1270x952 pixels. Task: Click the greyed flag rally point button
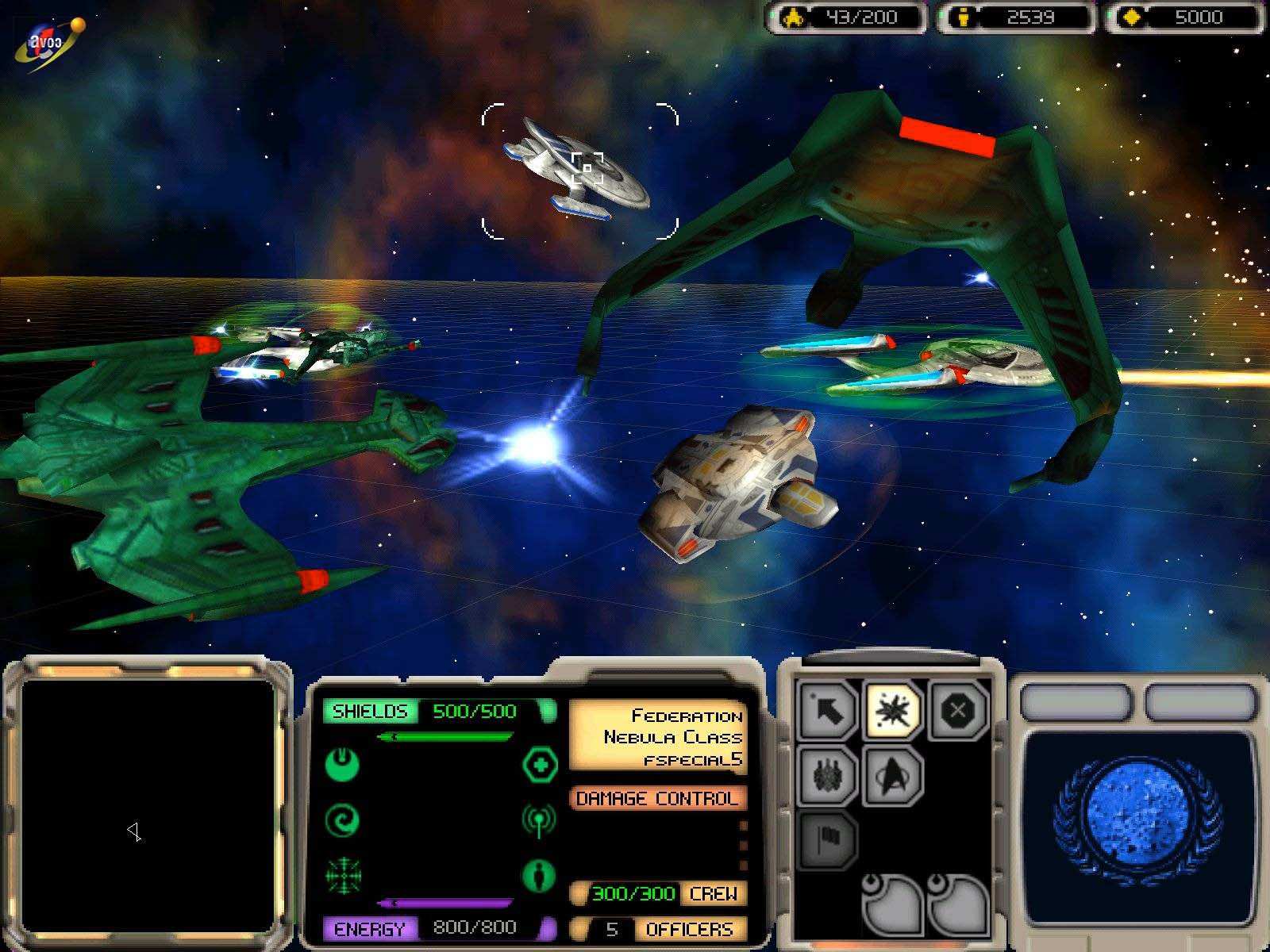point(827,839)
